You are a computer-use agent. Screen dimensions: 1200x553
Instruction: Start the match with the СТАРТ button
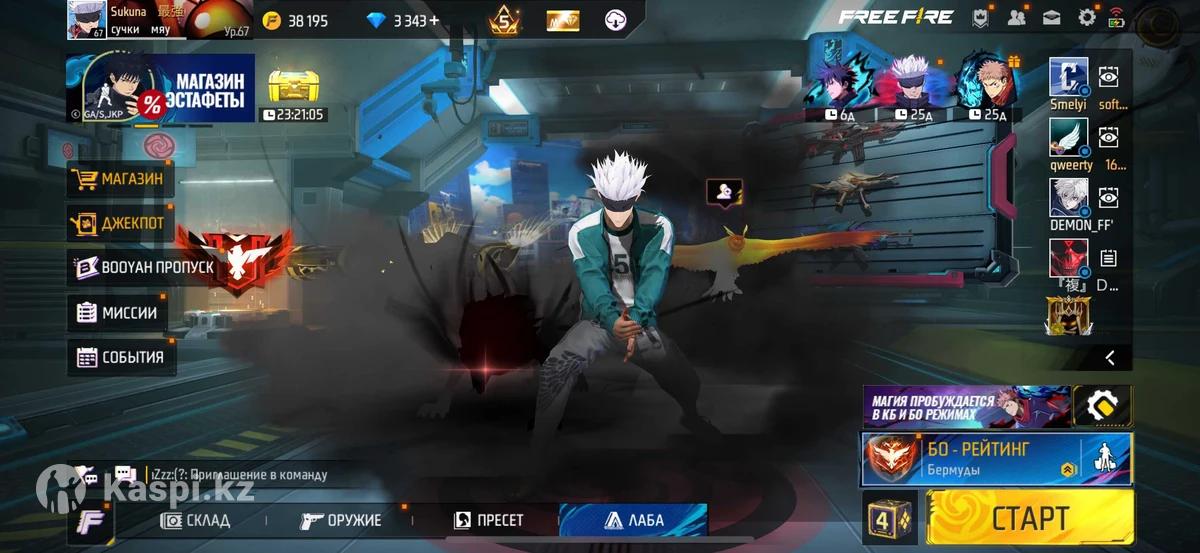(1030, 518)
